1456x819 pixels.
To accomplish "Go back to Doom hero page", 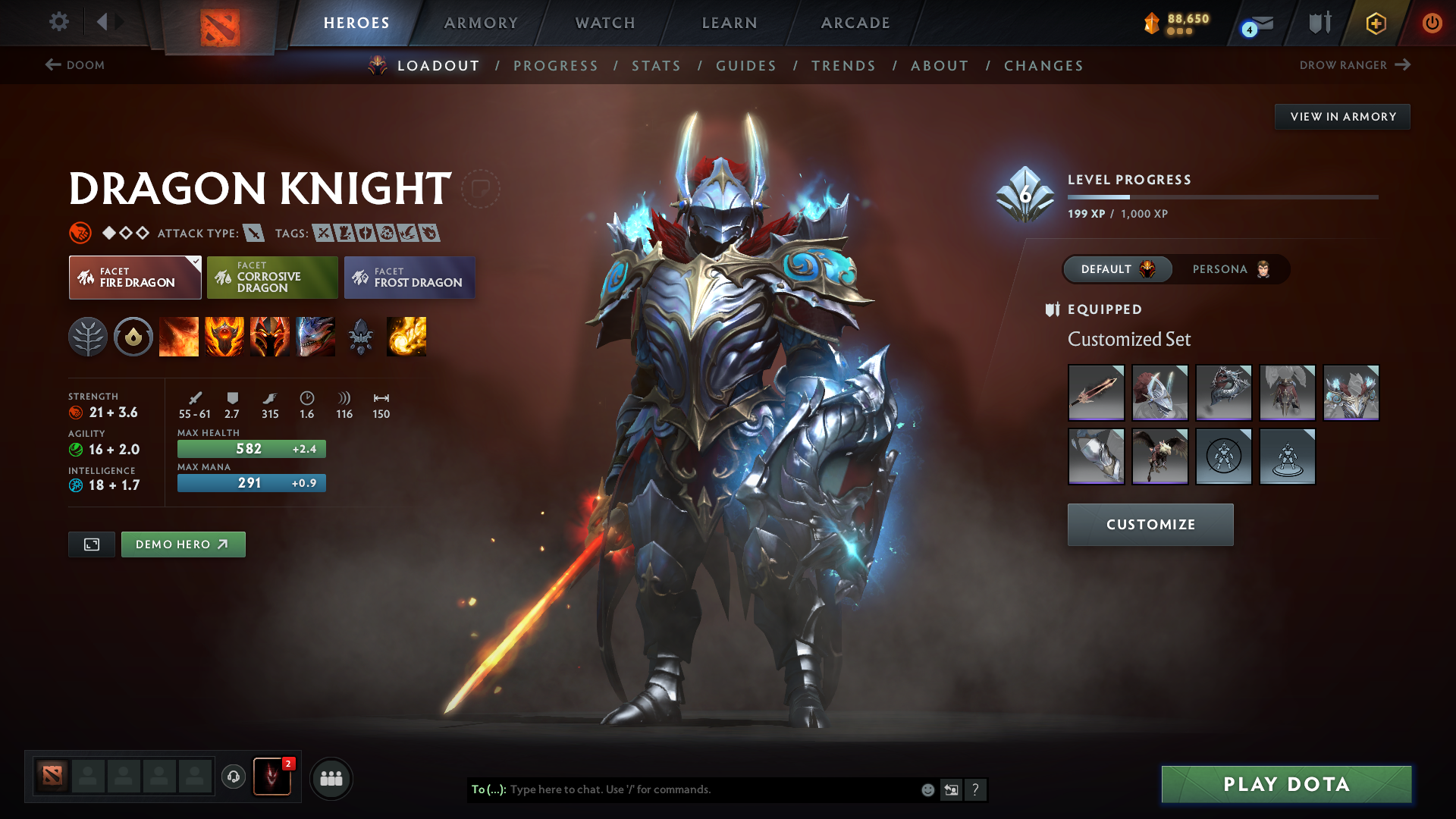I will click(x=75, y=65).
